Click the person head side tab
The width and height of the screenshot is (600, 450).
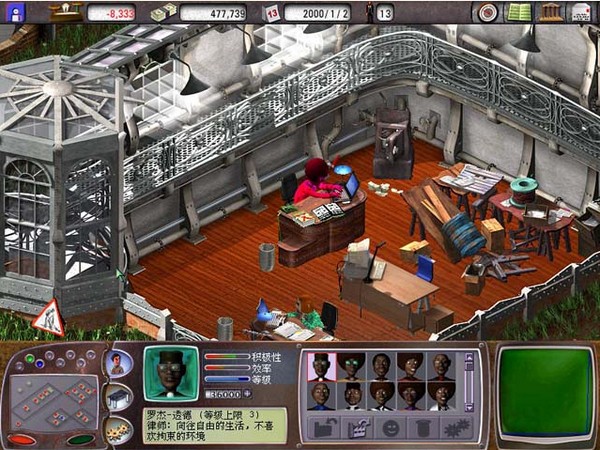tap(117, 364)
